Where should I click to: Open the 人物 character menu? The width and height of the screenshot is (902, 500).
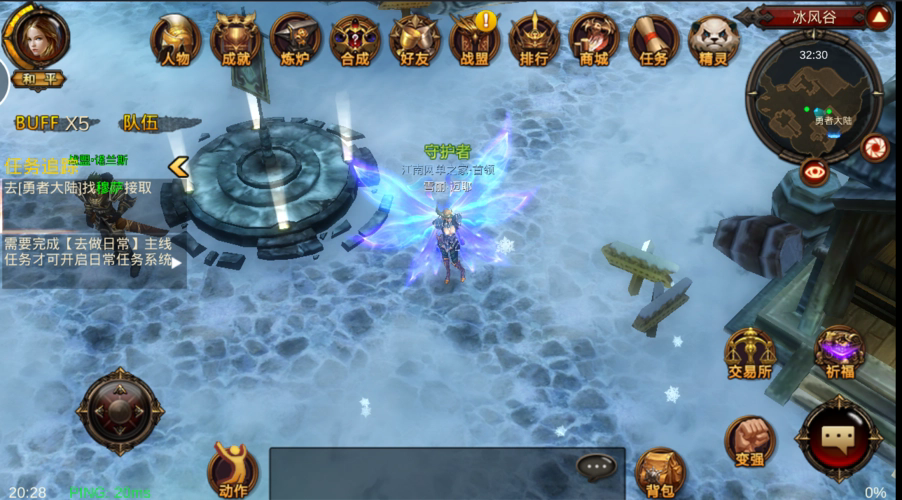[175, 38]
